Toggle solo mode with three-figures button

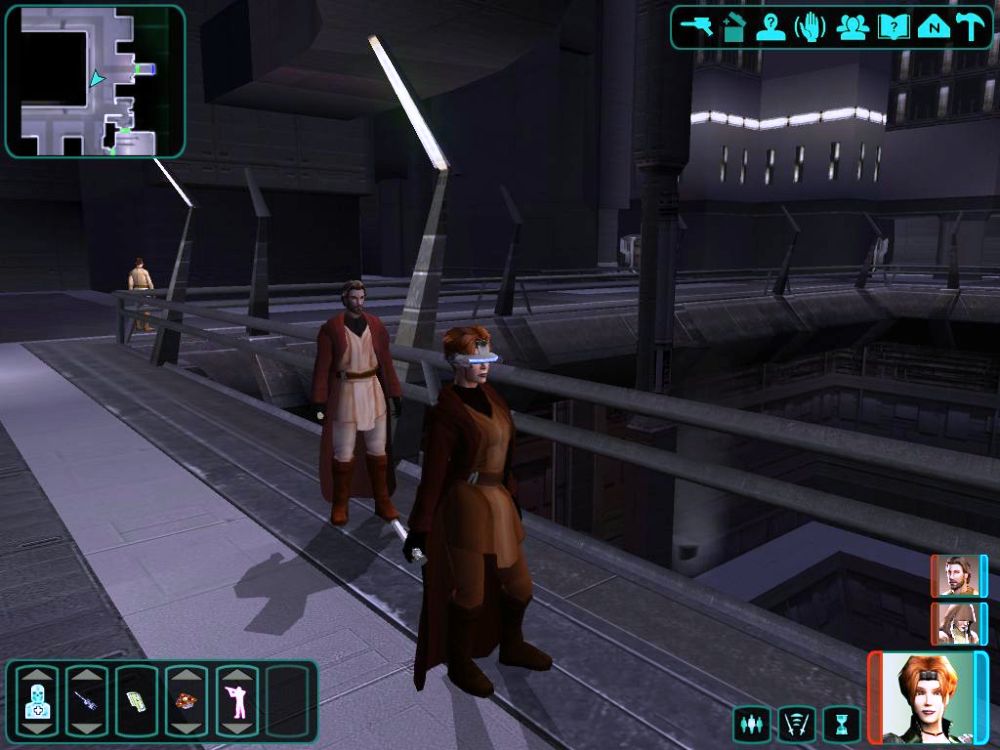click(x=751, y=723)
